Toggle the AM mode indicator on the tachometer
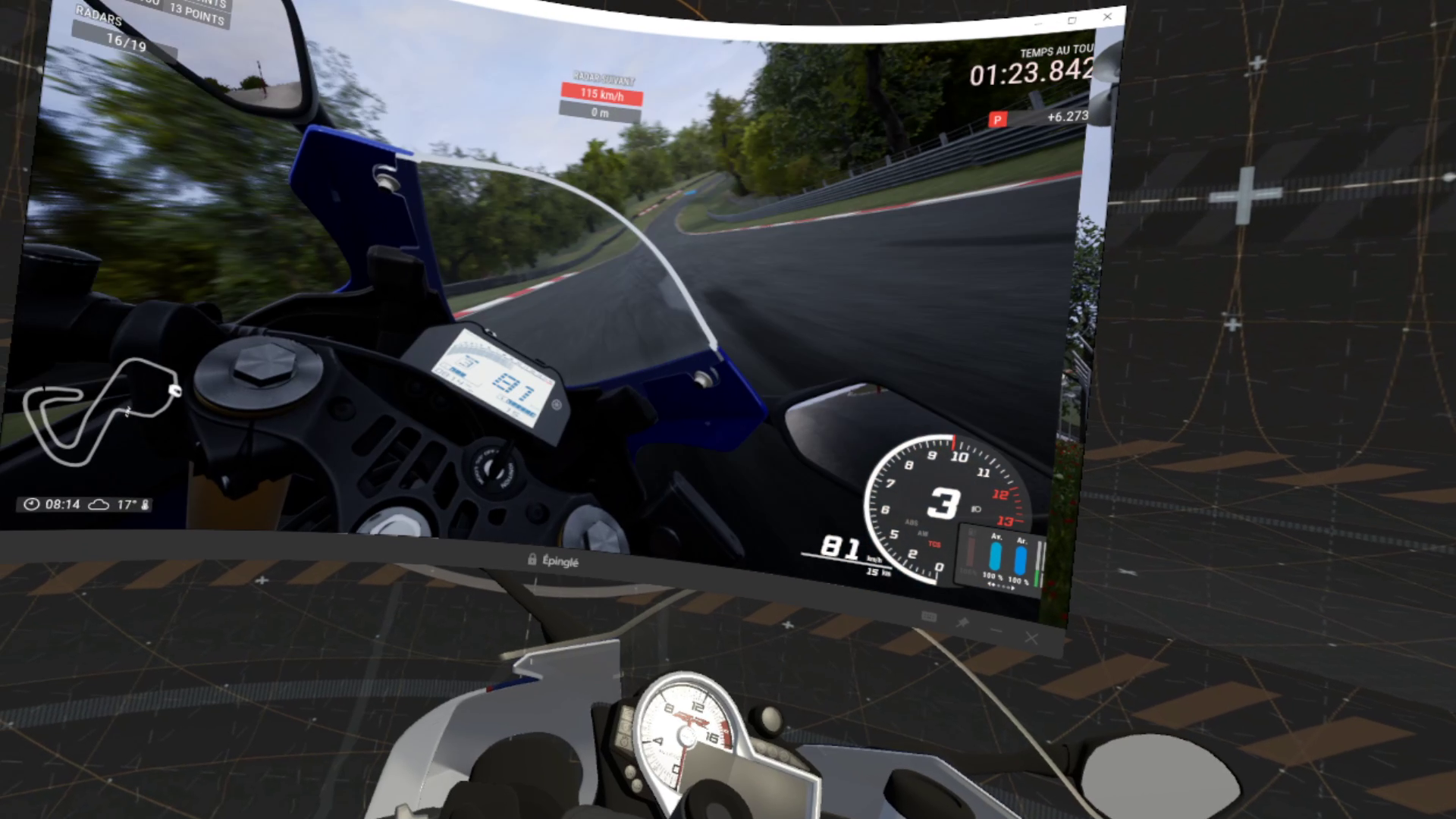This screenshot has height=819, width=1456. 923,533
